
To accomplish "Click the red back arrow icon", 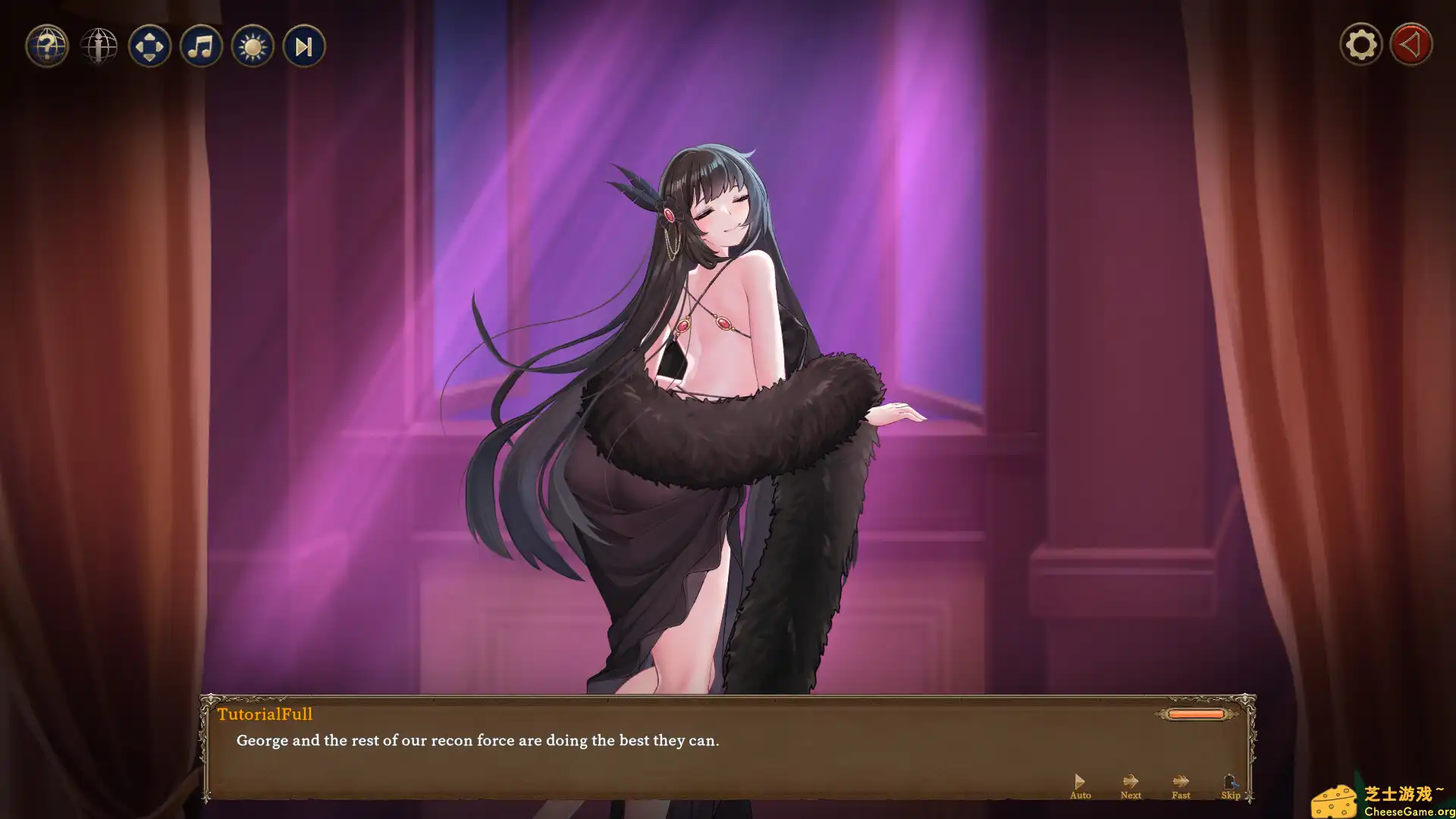I will pos(1410,44).
